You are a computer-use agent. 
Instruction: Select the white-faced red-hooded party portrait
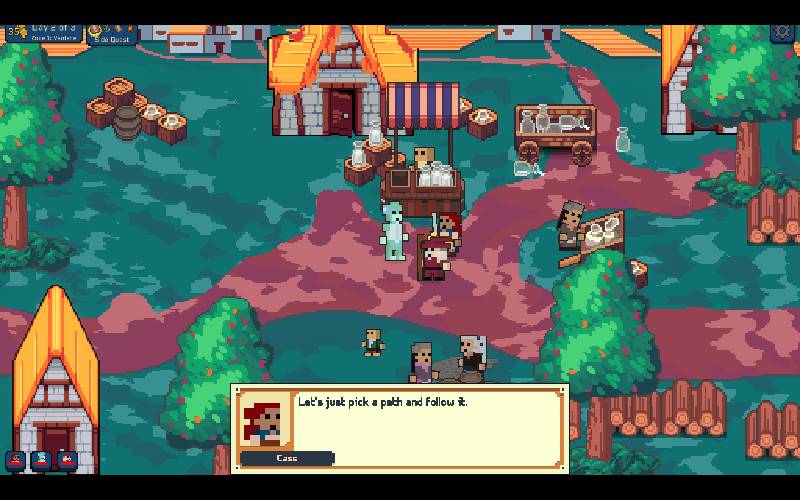click(x=66, y=460)
